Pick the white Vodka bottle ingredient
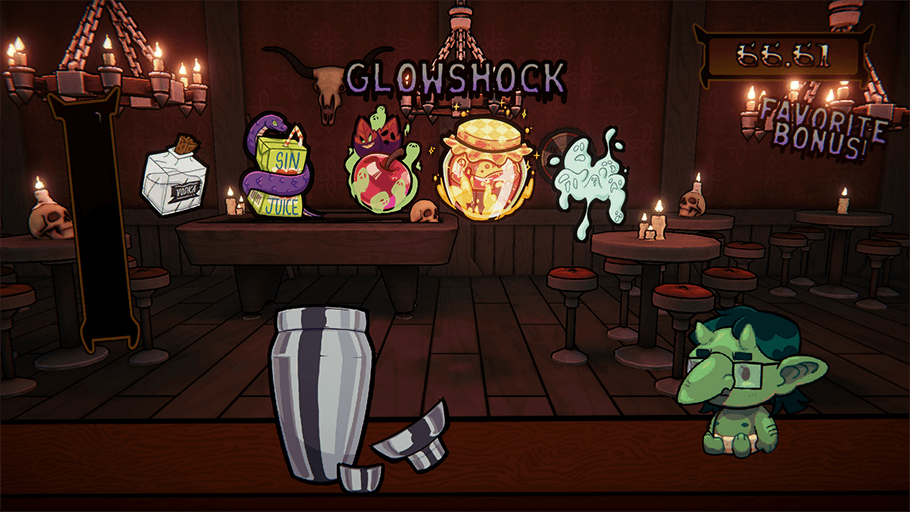The height and width of the screenshot is (512, 910). point(180,180)
